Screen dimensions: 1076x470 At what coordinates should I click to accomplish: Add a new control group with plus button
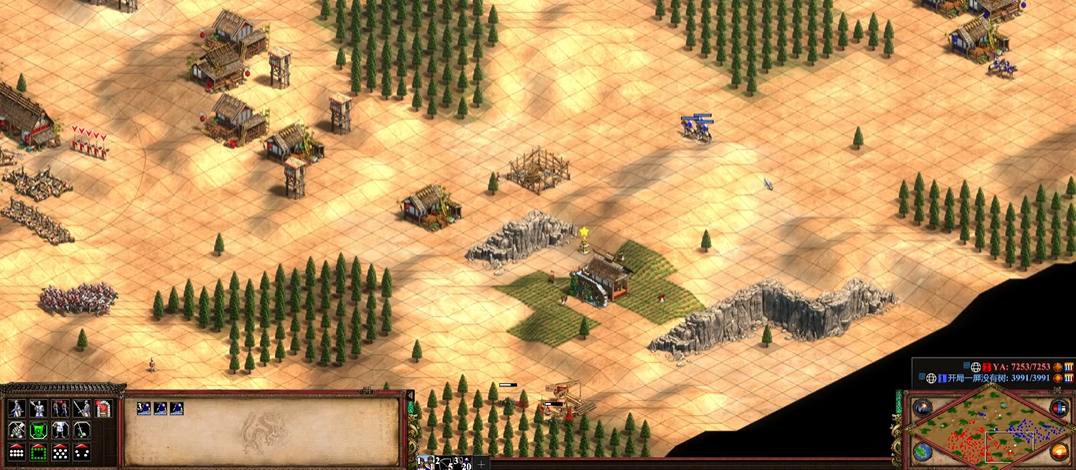coord(483,463)
